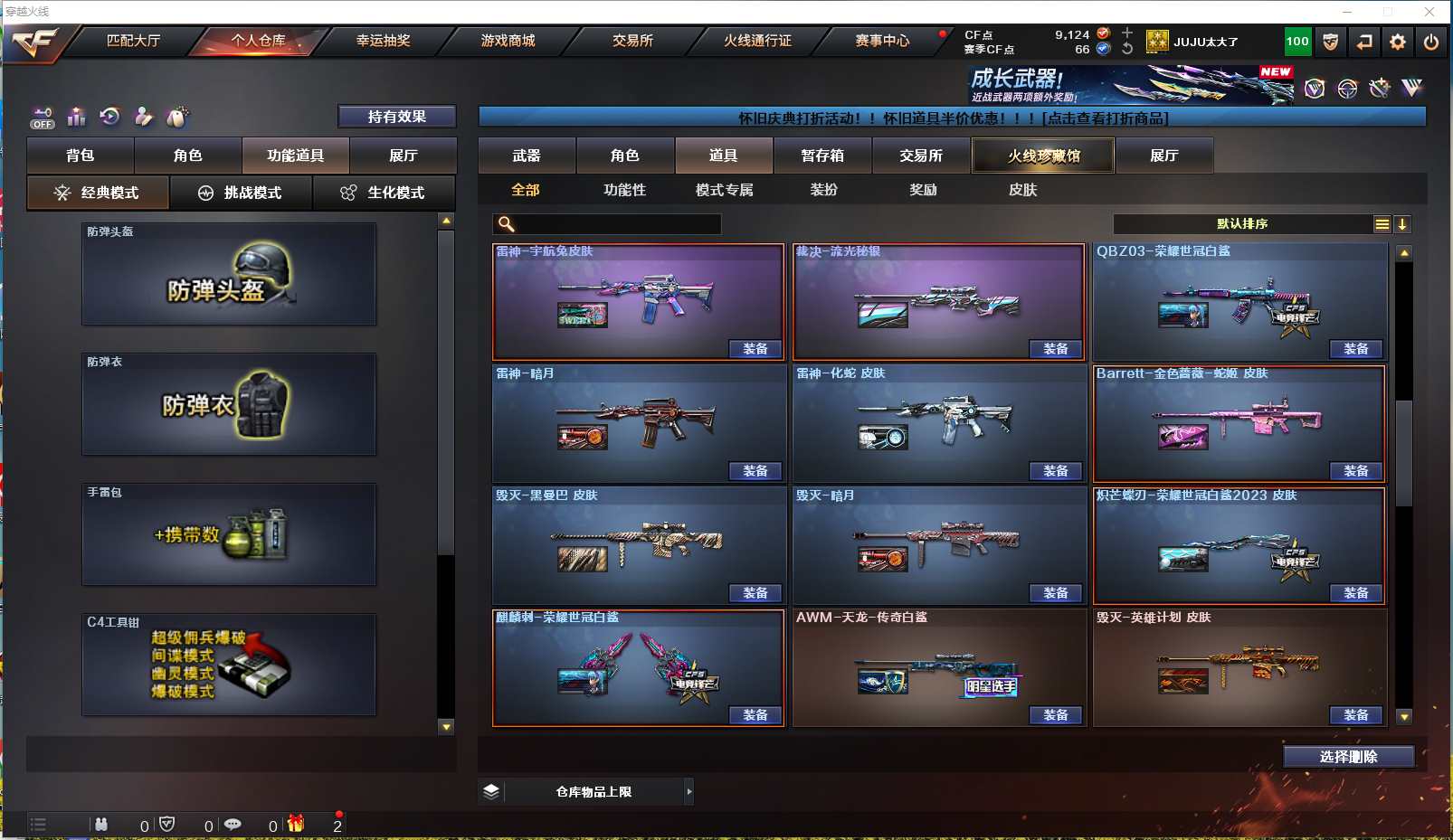The height and width of the screenshot is (840, 1453).
Task: Open the 武器 weapons tab
Action: coord(527,156)
